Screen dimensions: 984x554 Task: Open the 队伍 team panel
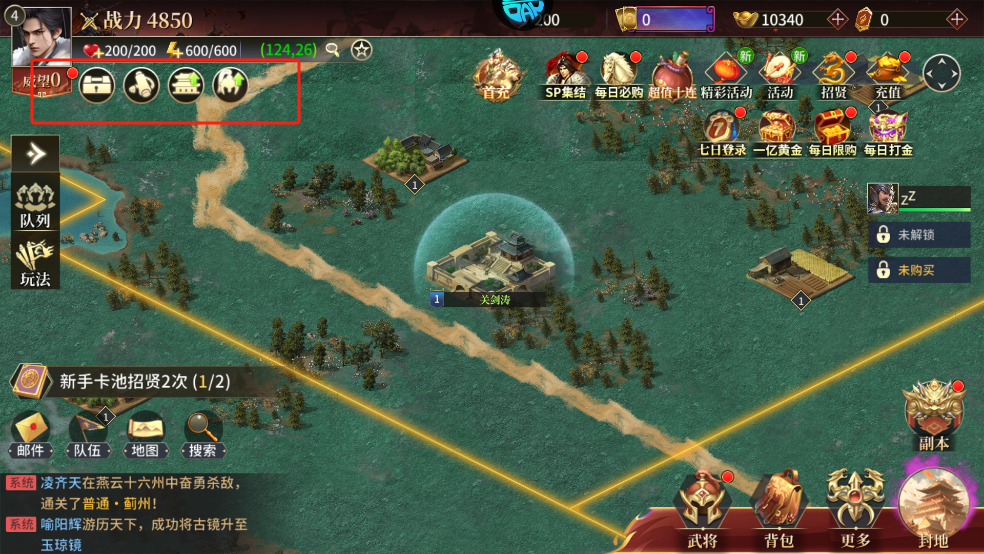point(87,435)
